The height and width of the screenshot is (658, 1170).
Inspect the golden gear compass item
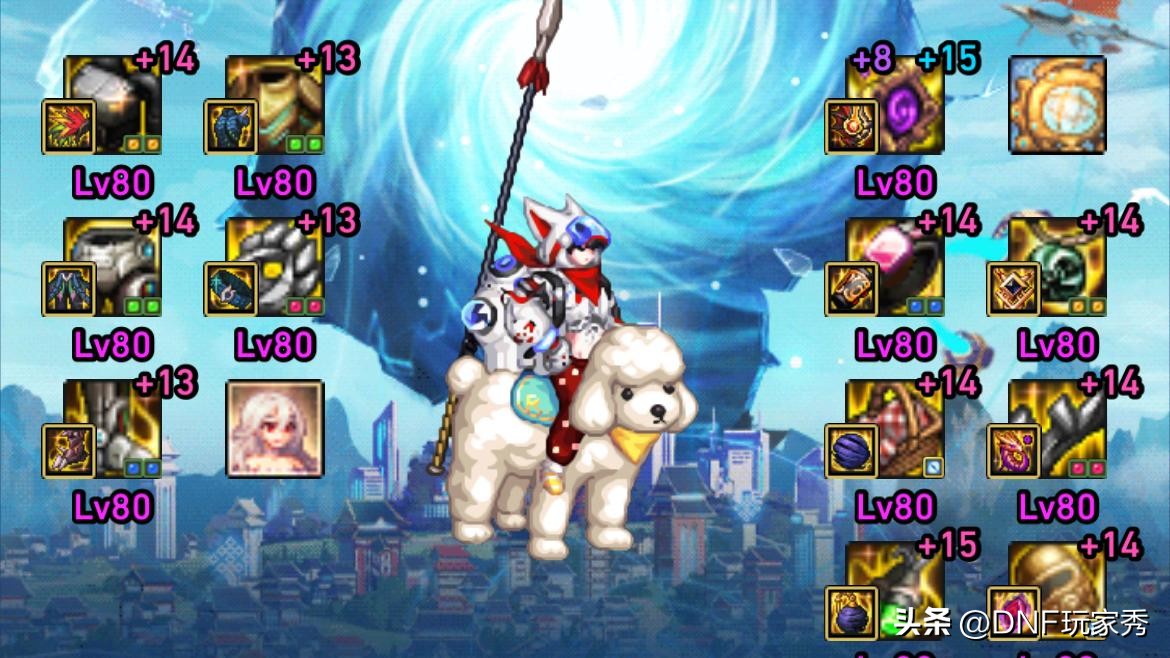(x=1057, y=103)
